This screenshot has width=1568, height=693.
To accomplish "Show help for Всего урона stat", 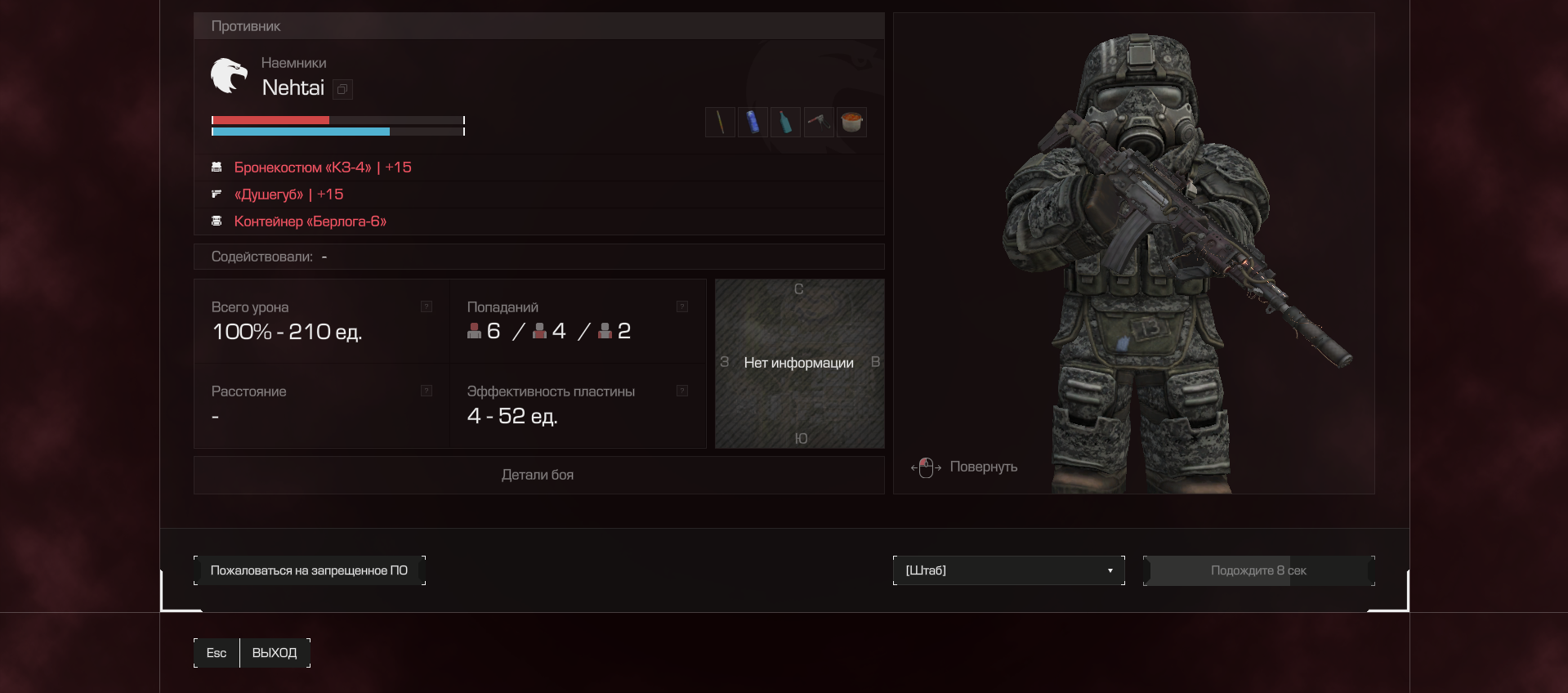I will point(427,306).
